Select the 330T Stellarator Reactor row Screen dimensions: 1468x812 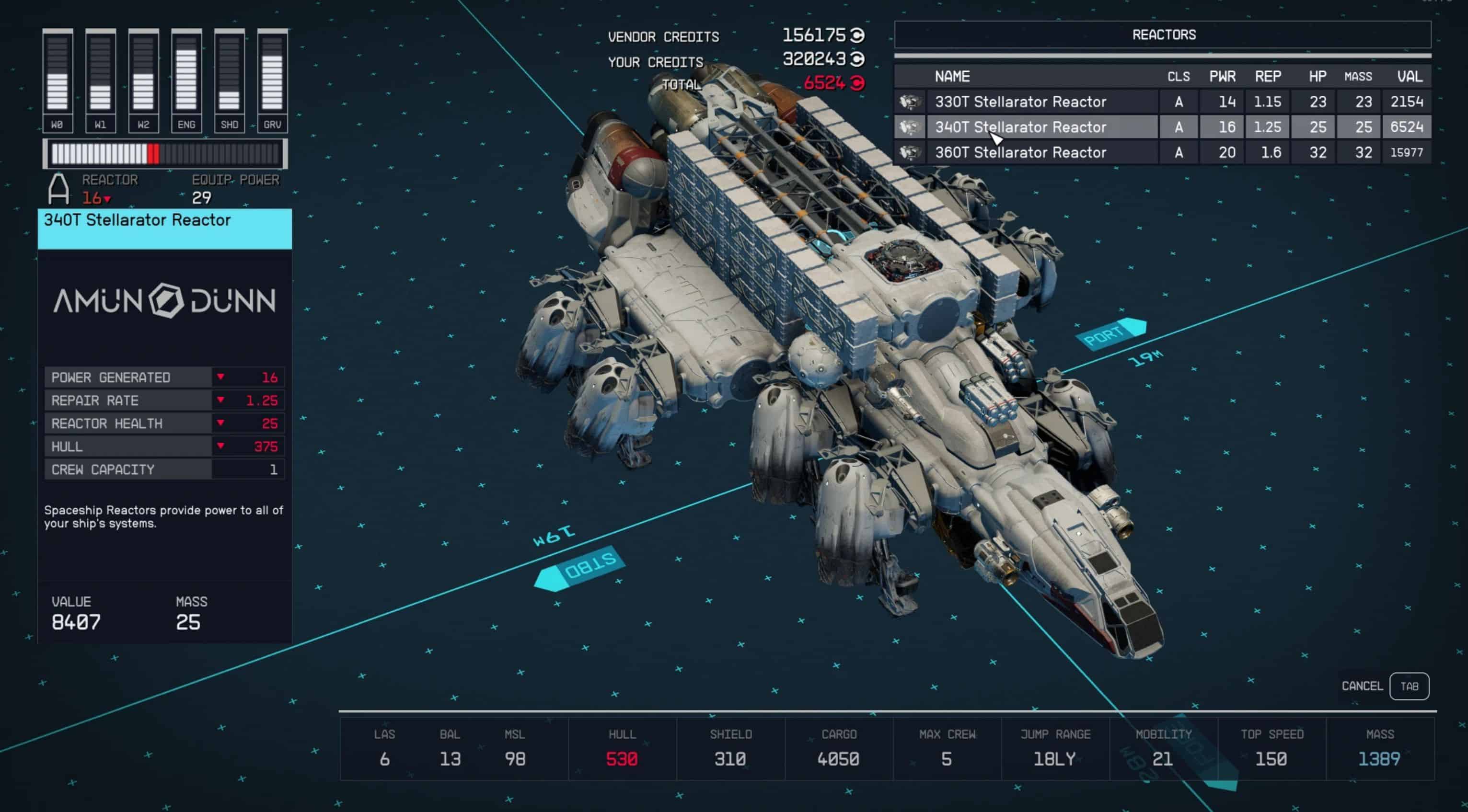[1020, 102]
